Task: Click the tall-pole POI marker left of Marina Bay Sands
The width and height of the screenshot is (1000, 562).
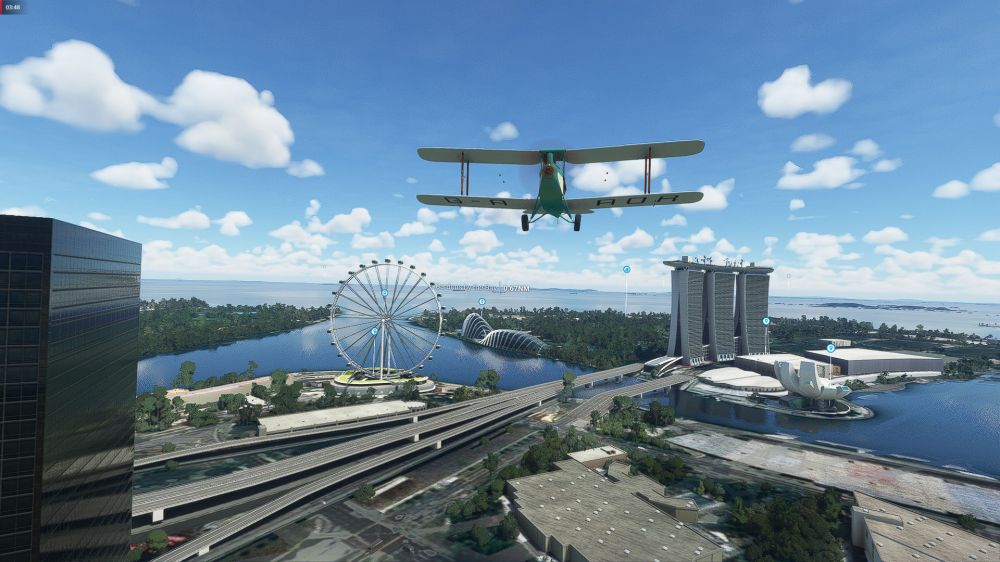Action: coord(626,269)
